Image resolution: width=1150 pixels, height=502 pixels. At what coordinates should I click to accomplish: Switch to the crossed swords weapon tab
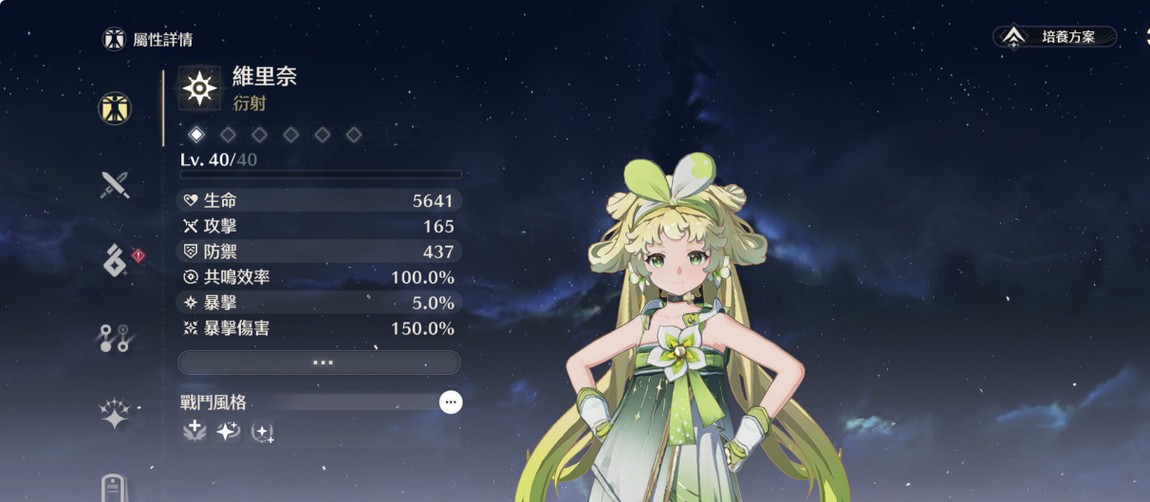coord(115,184)
